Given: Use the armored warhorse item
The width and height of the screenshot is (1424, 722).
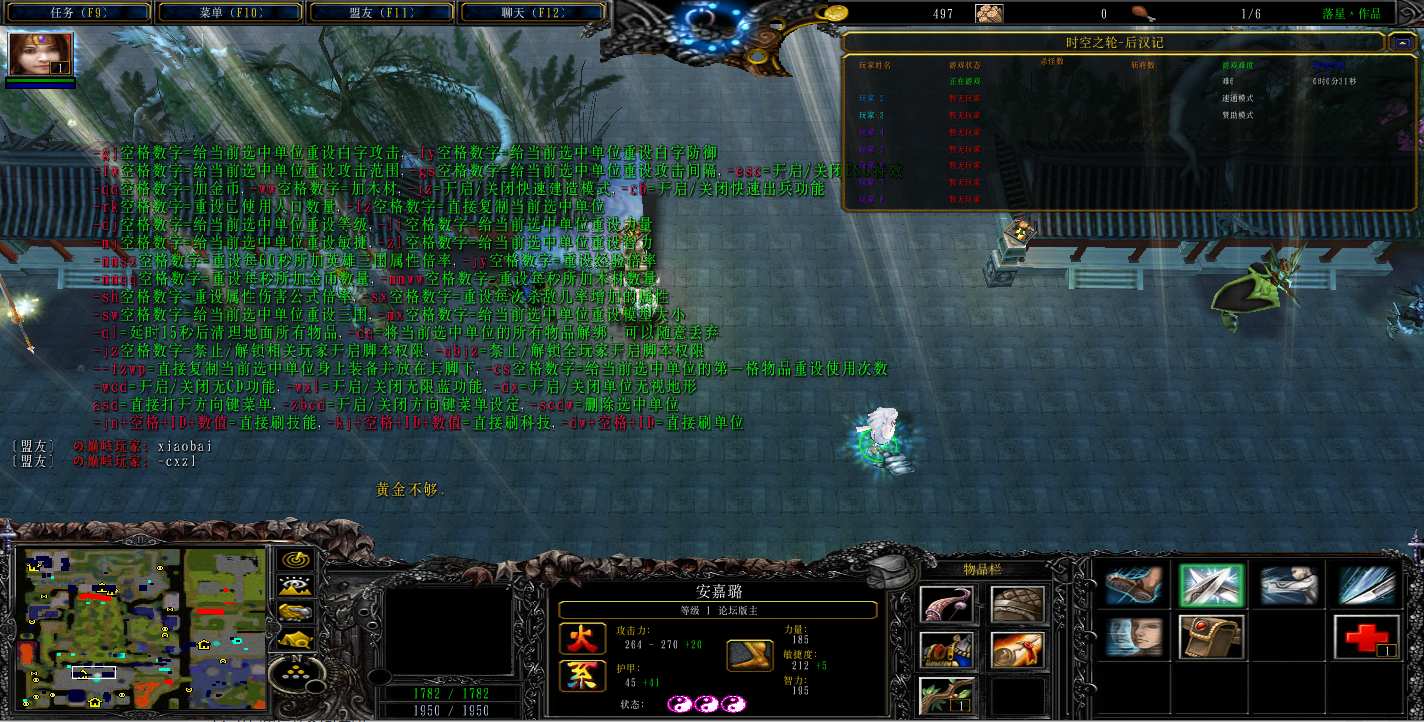Looking at the screenshot, I should pos(945,650).
